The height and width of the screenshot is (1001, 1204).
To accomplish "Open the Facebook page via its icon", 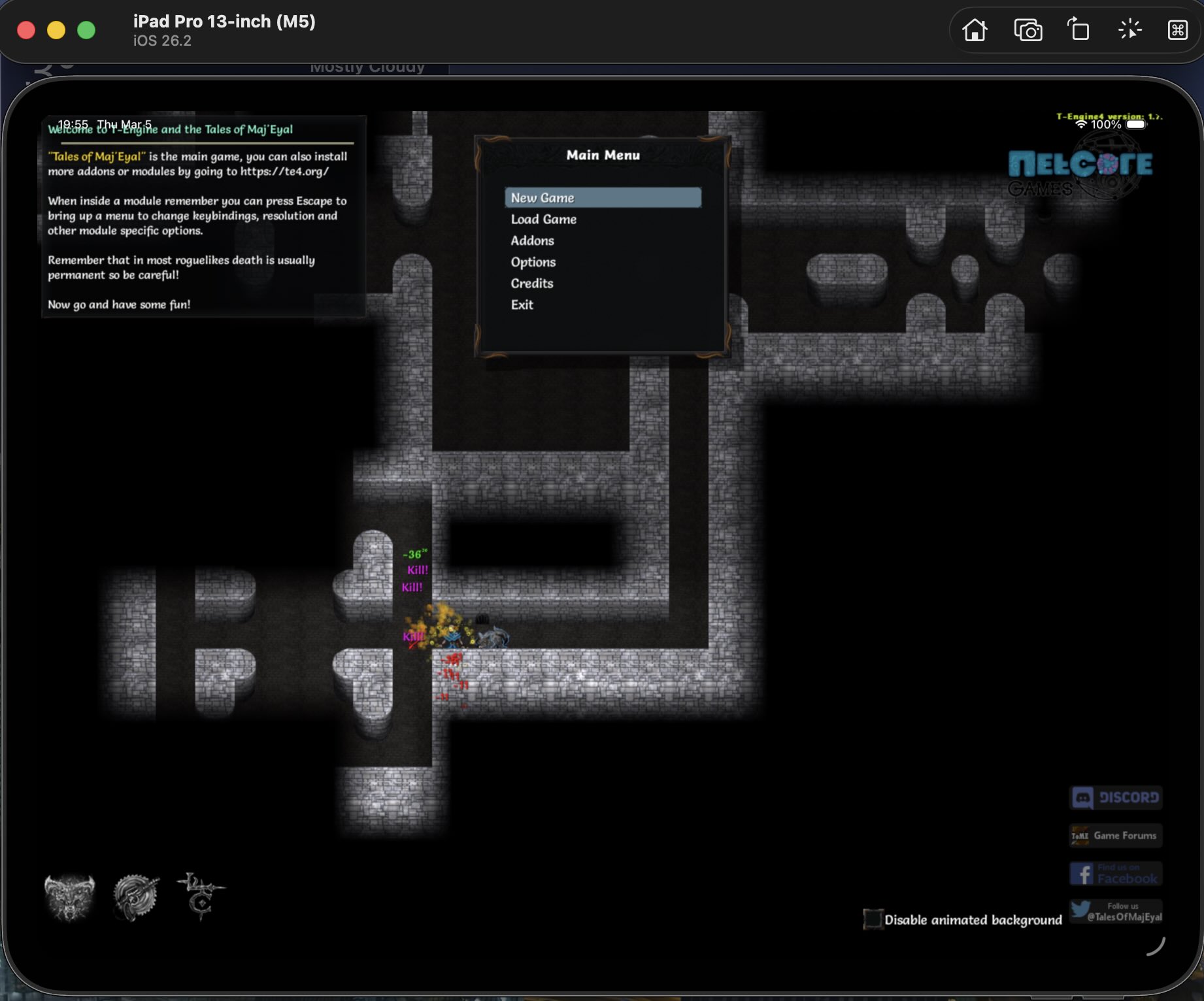I will pos(1115,874).
